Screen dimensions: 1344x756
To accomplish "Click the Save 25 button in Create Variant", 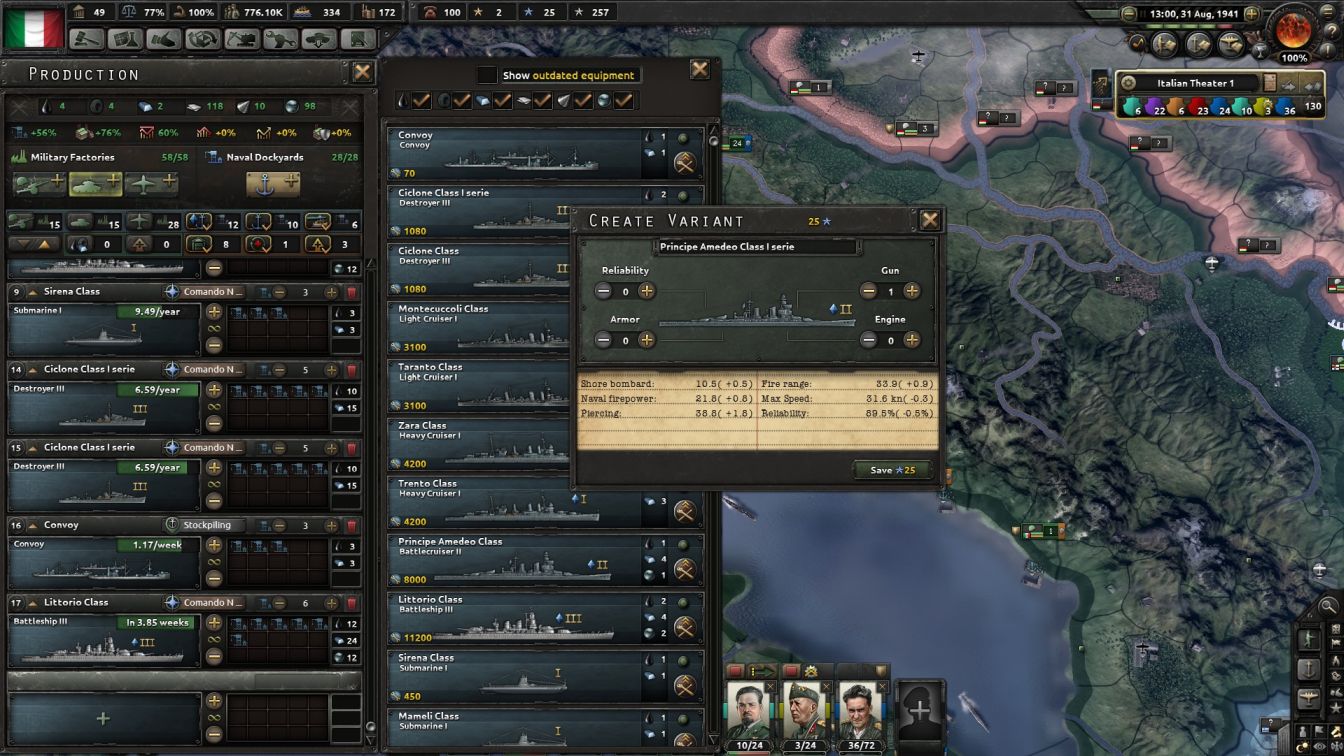I will pos(893,469).
